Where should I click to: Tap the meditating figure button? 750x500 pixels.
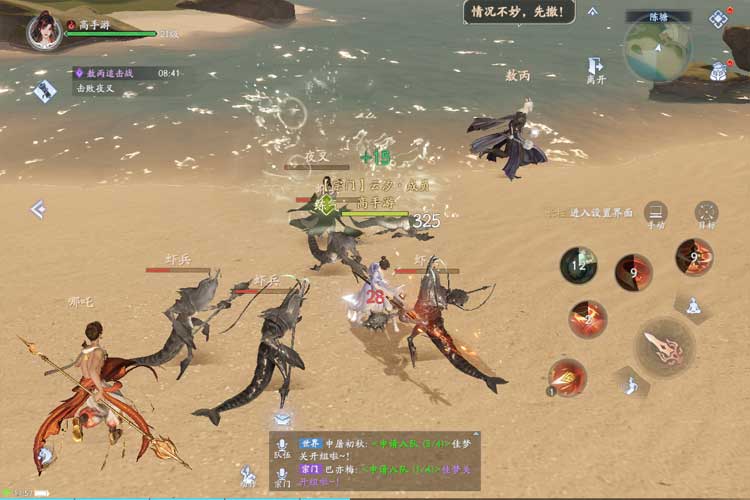coord(690,304)
